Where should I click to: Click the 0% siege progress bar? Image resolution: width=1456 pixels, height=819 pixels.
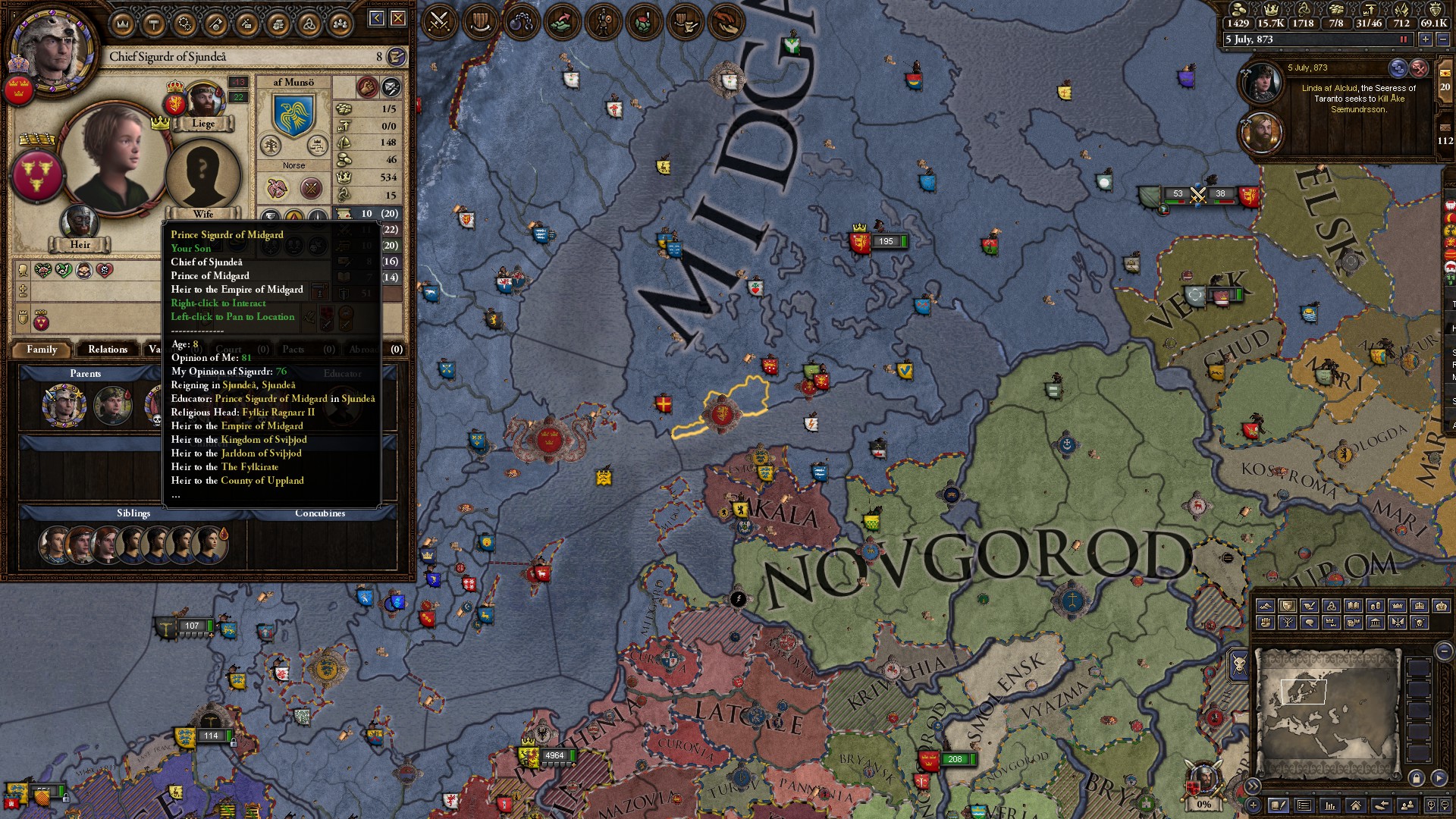pos(1204,805)
